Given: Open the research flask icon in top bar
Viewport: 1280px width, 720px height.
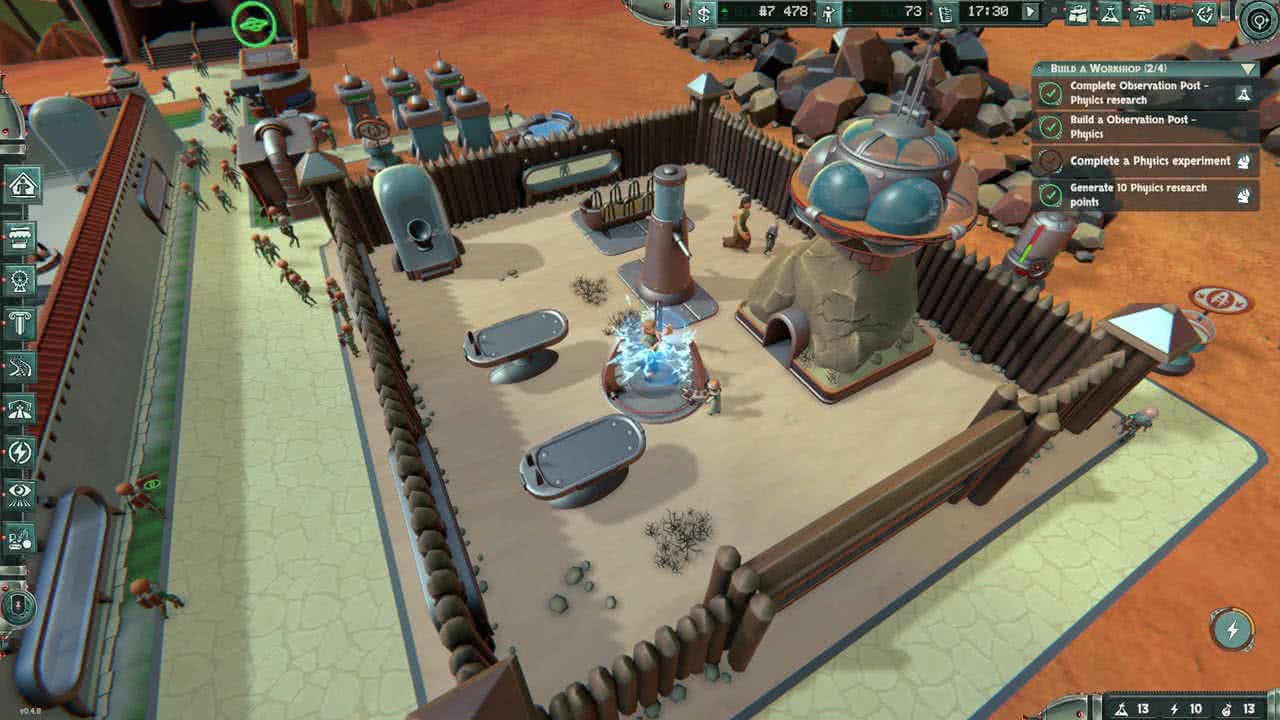Looking at the screenshot, I should (x=1109, y=13).
